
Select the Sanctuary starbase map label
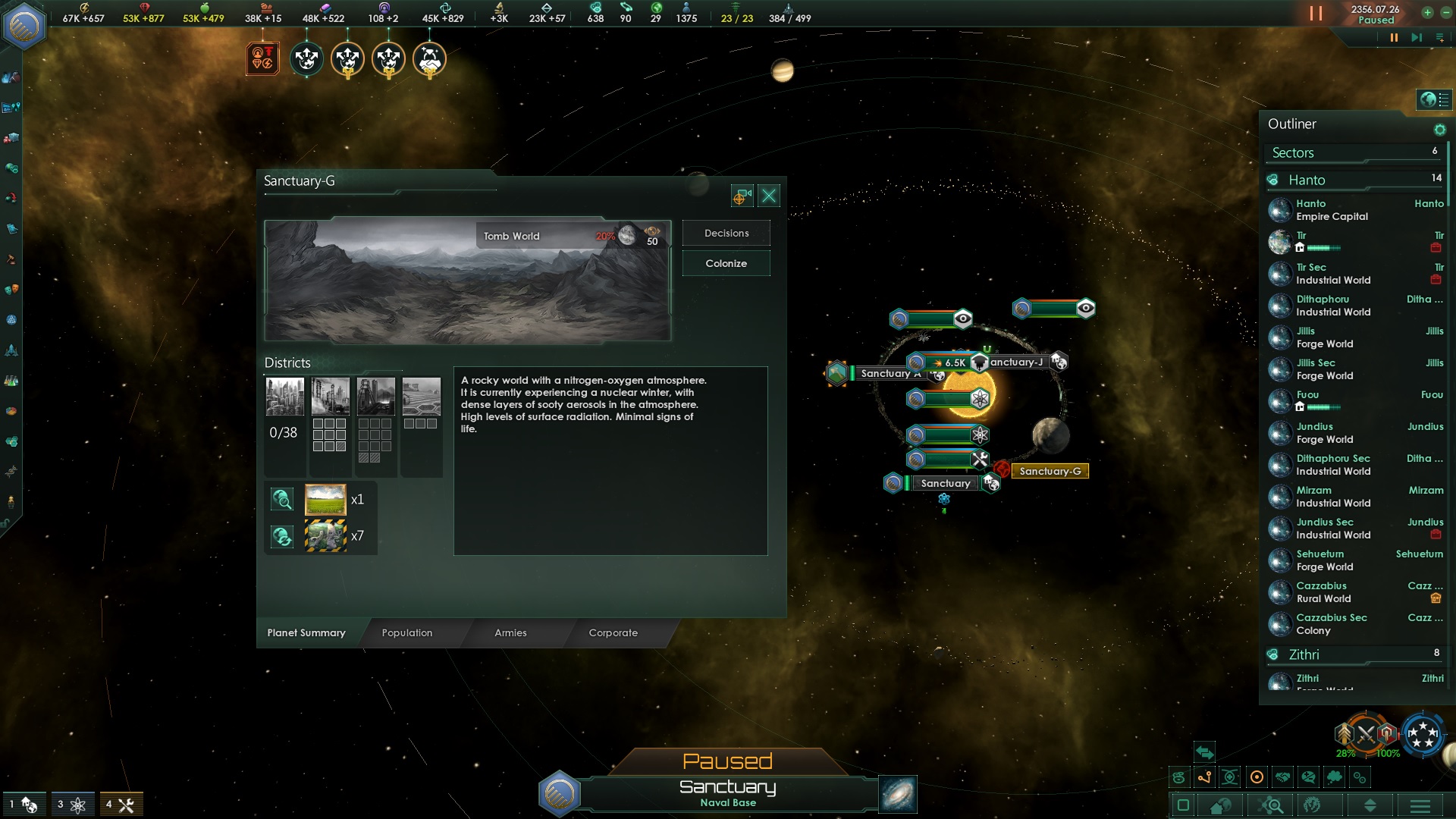pyautogui.click(x=945, y=484)
